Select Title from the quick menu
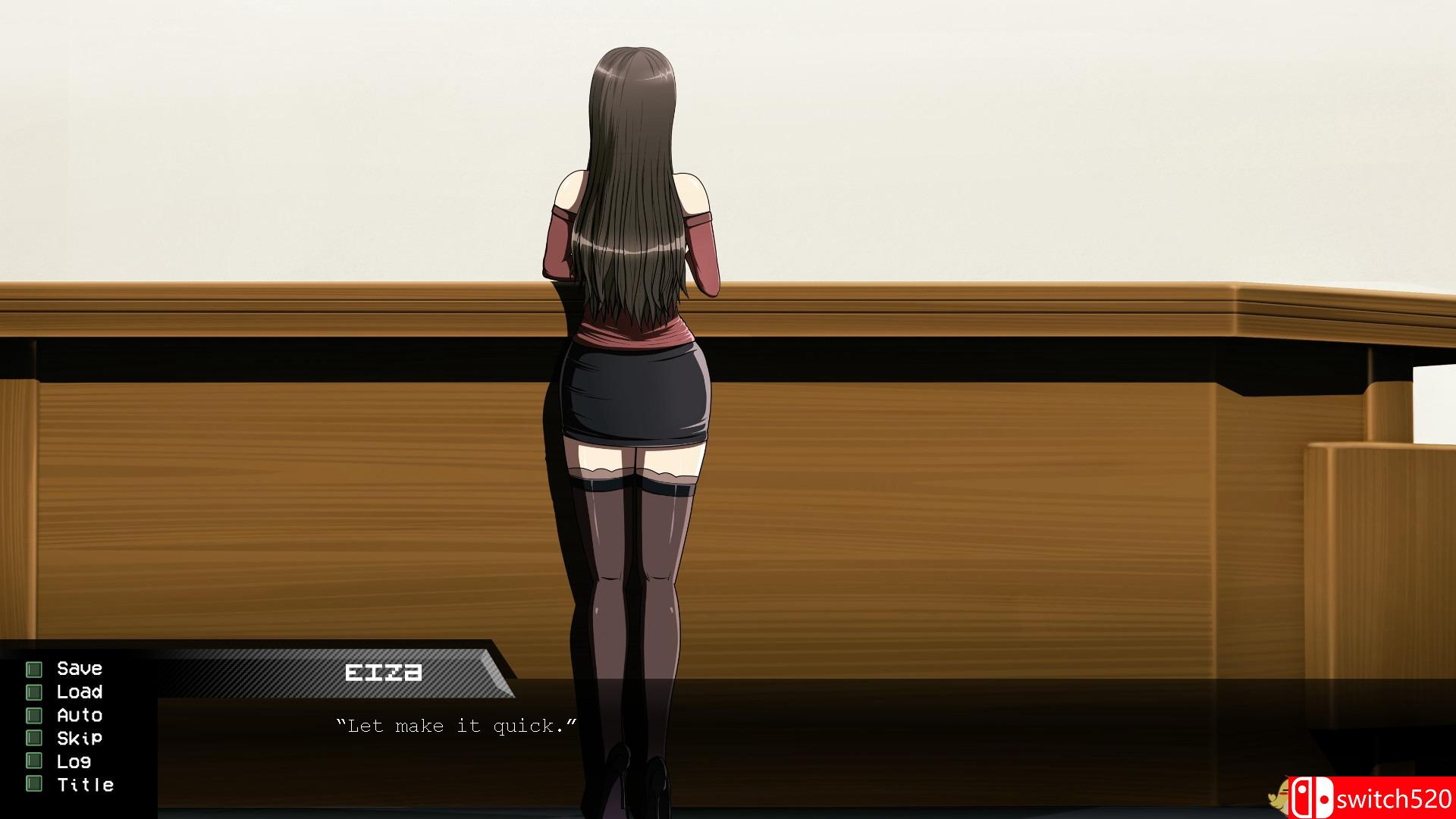 coord(83,785)
